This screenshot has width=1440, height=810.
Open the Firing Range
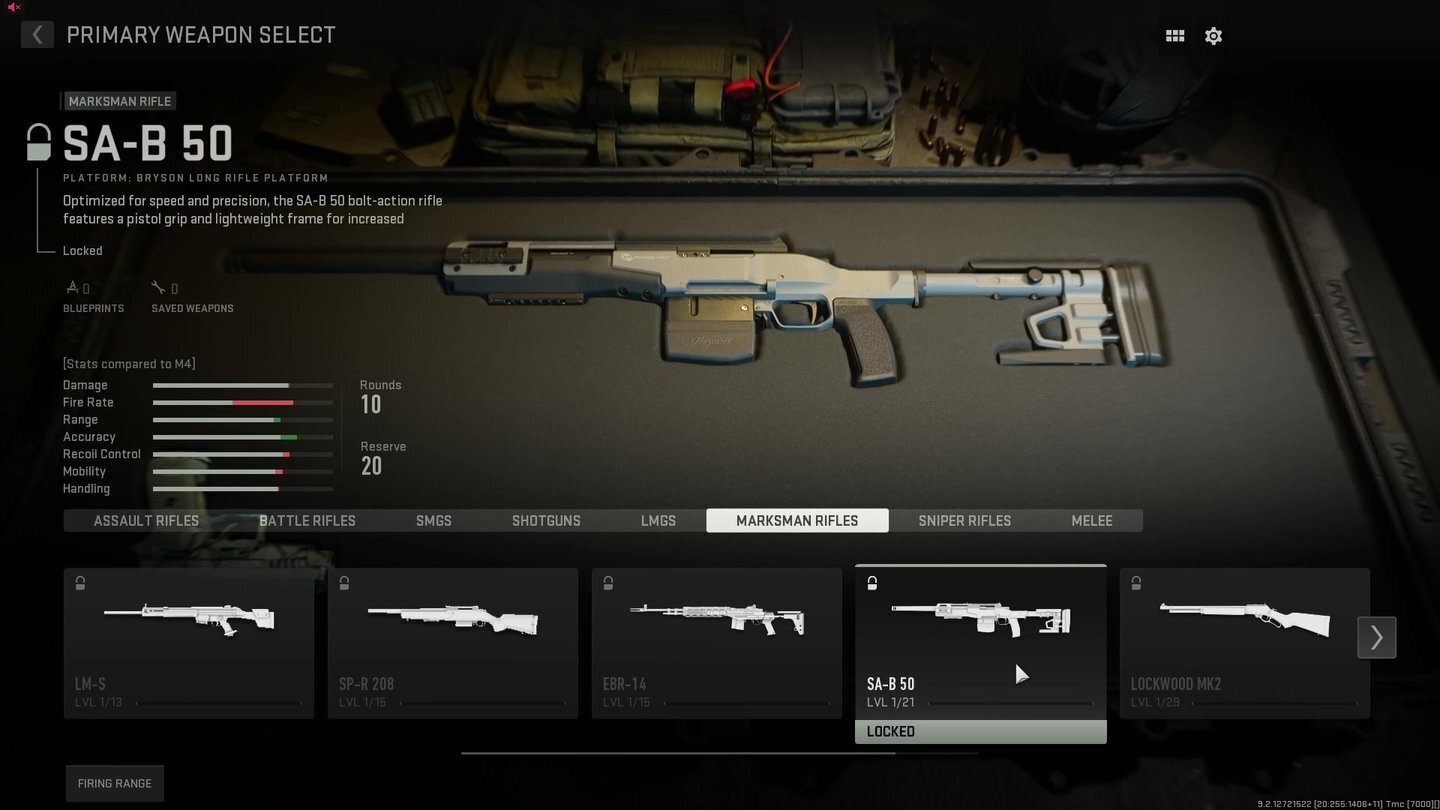click(114, 783)
